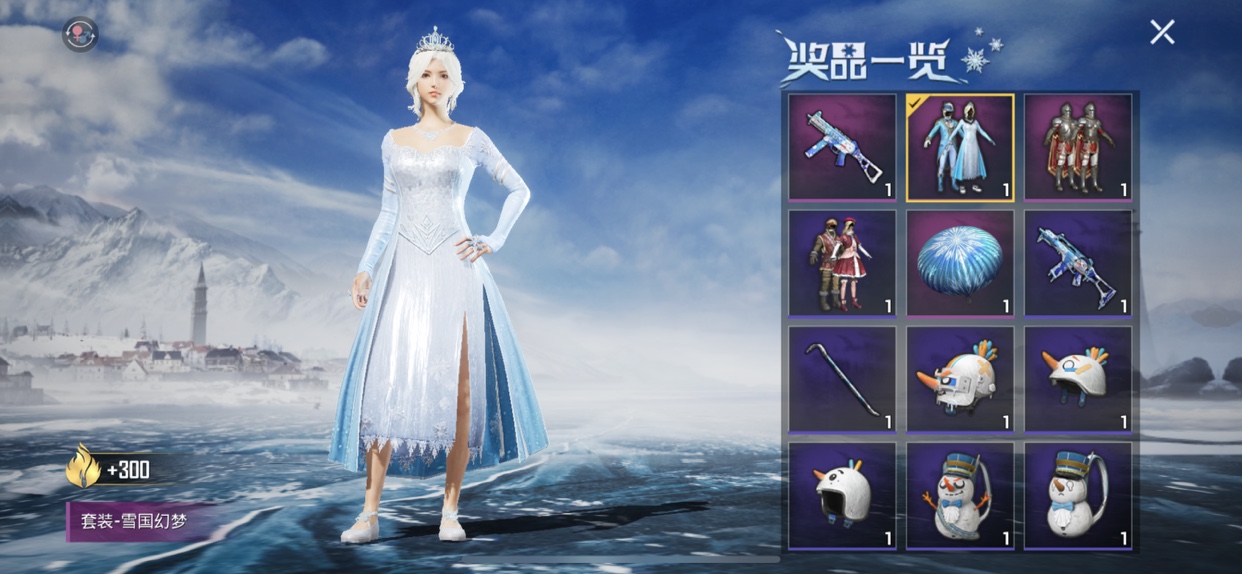Choose the blue and white rifle skin
1242x574 pixels.
coord(1078,263)
